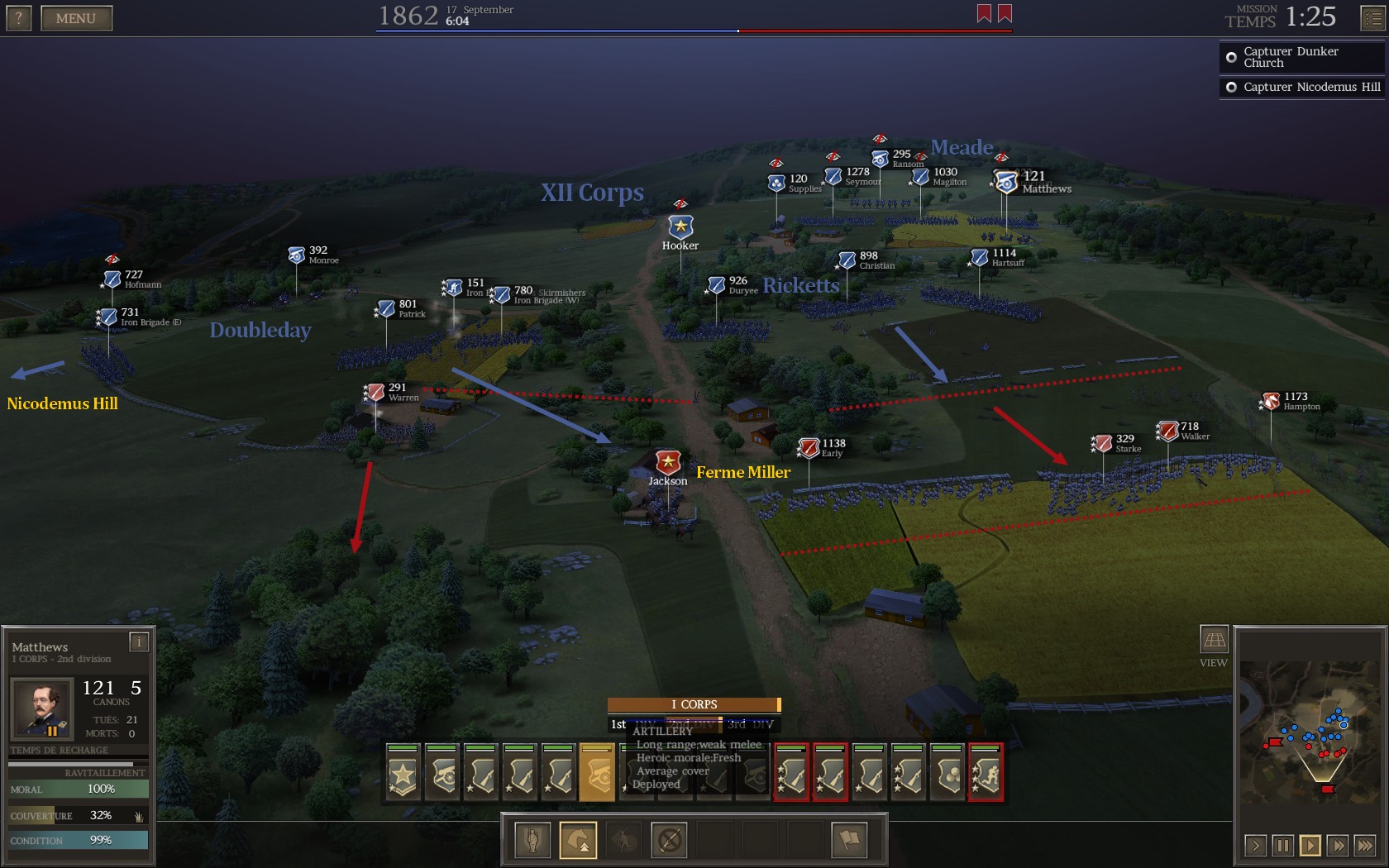Open the objectives list icon
1389x868 pixels.
(1372, 18)
